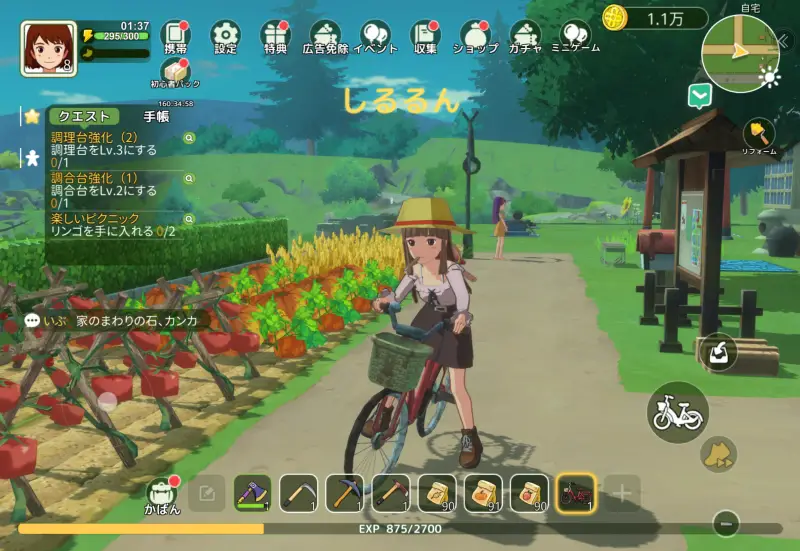Open the ミニゲーム minigame menu
This screenshot has width=800, height=551.
575,35
